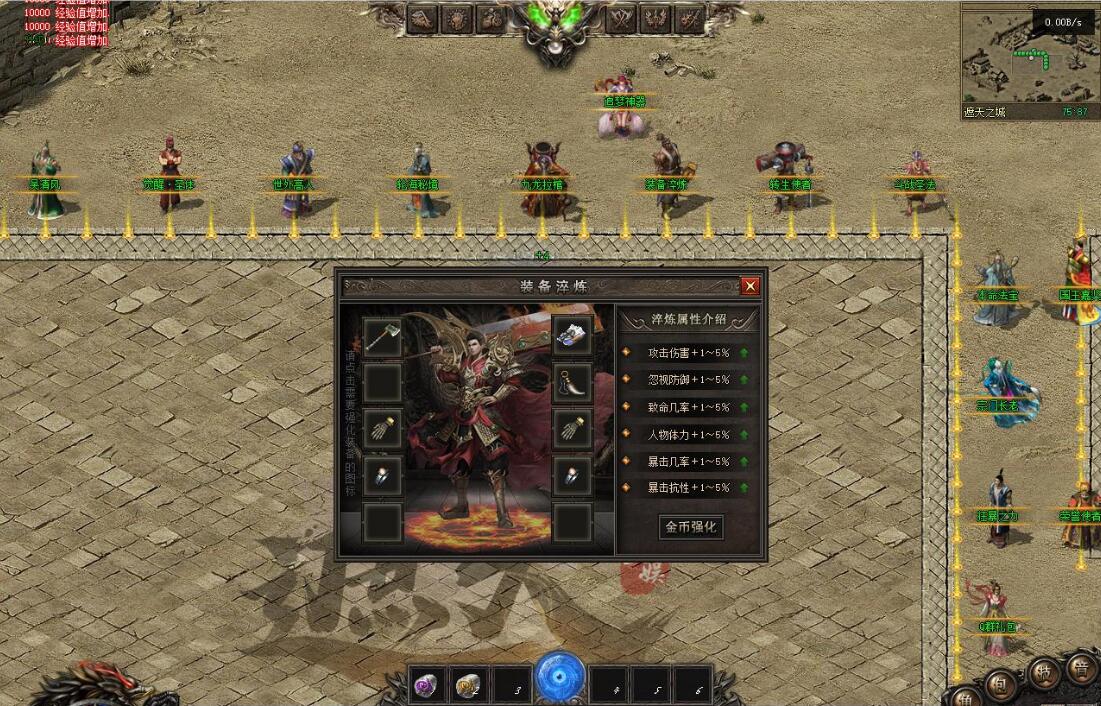This screenshot has height=706, width=1101.
Task: Click the green arrow beside 人物体力
Action: coord(744,434)
